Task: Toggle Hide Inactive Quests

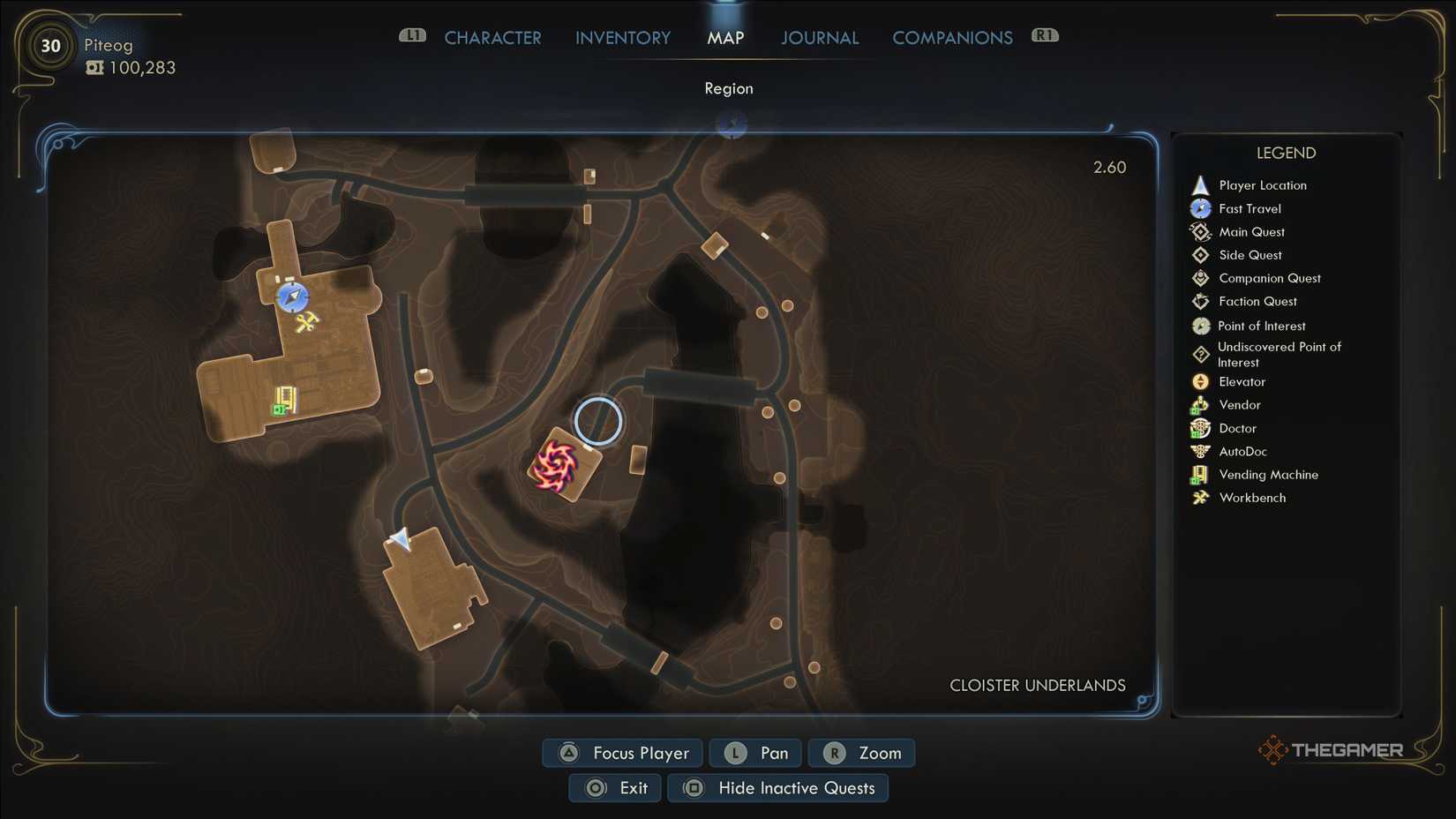Action: (777, 787)
